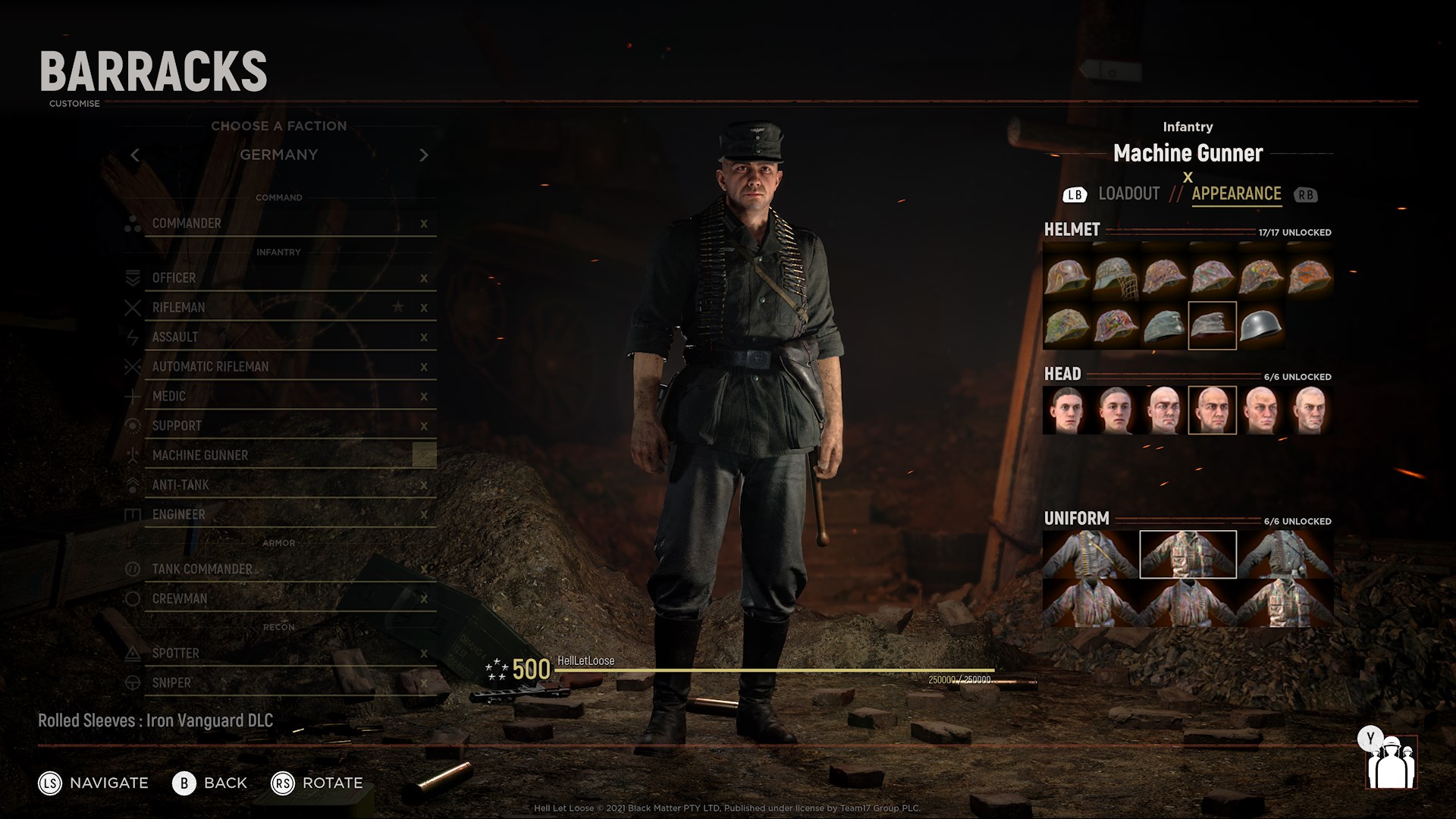Switch to the LOADOUT tab
This screenshot has height=819, width=1456.
click(x=1131, y=194)
